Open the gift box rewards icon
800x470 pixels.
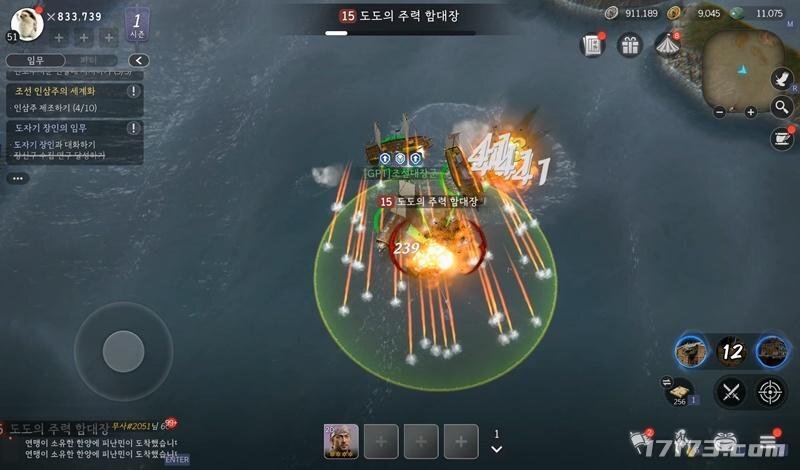pos(629,44)
